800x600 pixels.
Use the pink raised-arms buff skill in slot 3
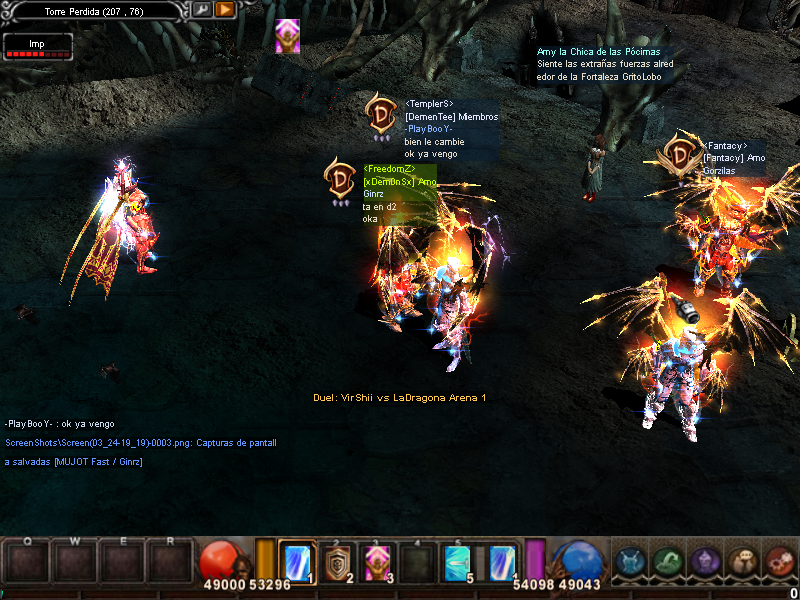pos(379,561)
